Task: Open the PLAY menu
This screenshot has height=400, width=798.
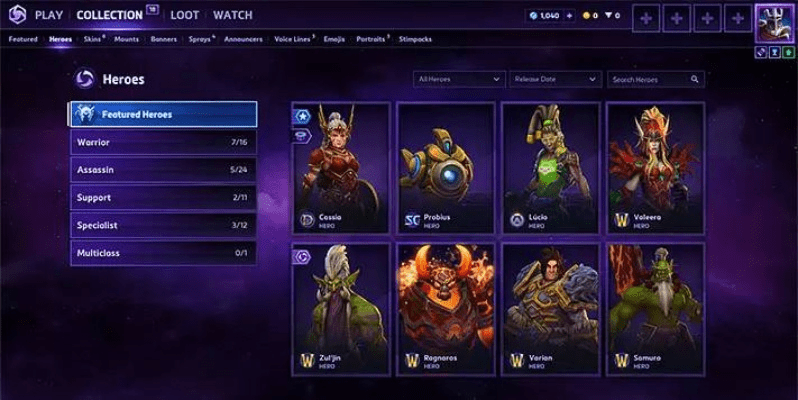Action: (50, 15)
